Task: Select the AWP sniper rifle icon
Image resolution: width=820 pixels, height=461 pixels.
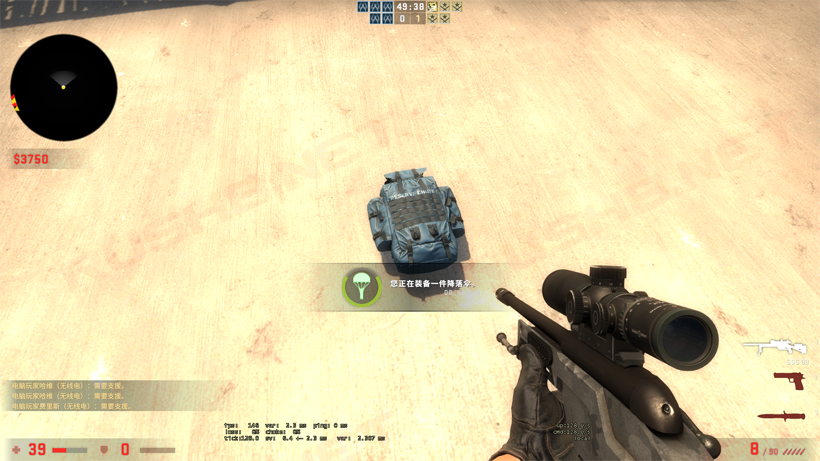Action: tap(775, 347)
